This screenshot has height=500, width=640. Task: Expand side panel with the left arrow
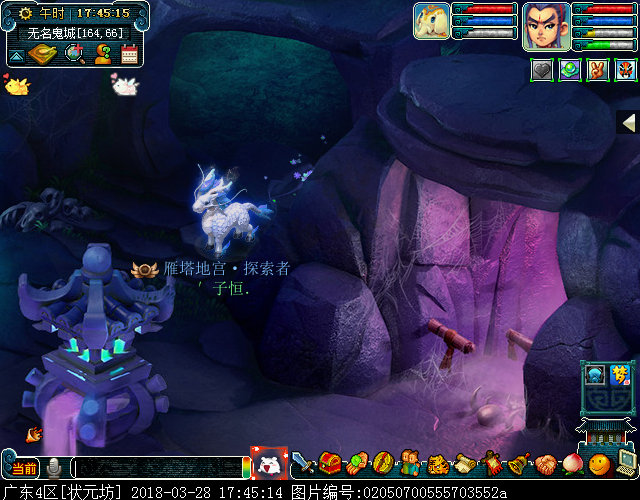(x=629, y=122)
